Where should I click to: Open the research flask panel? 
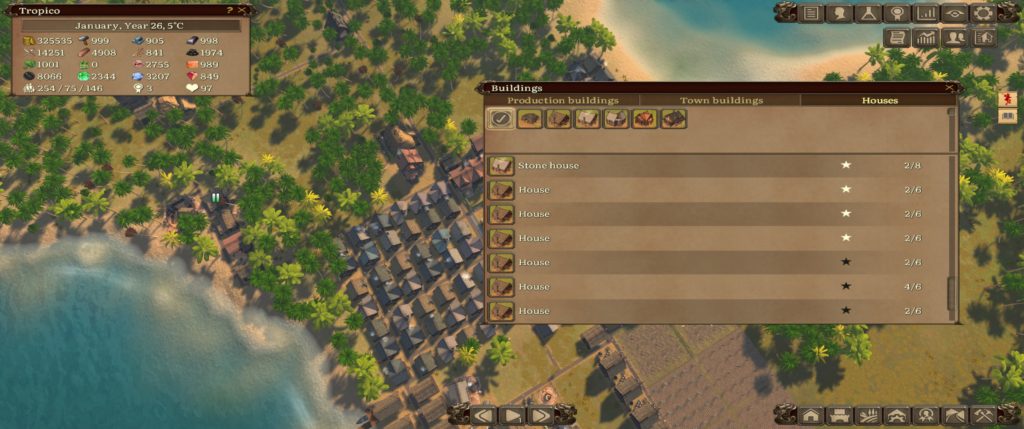tap(869, 13)
